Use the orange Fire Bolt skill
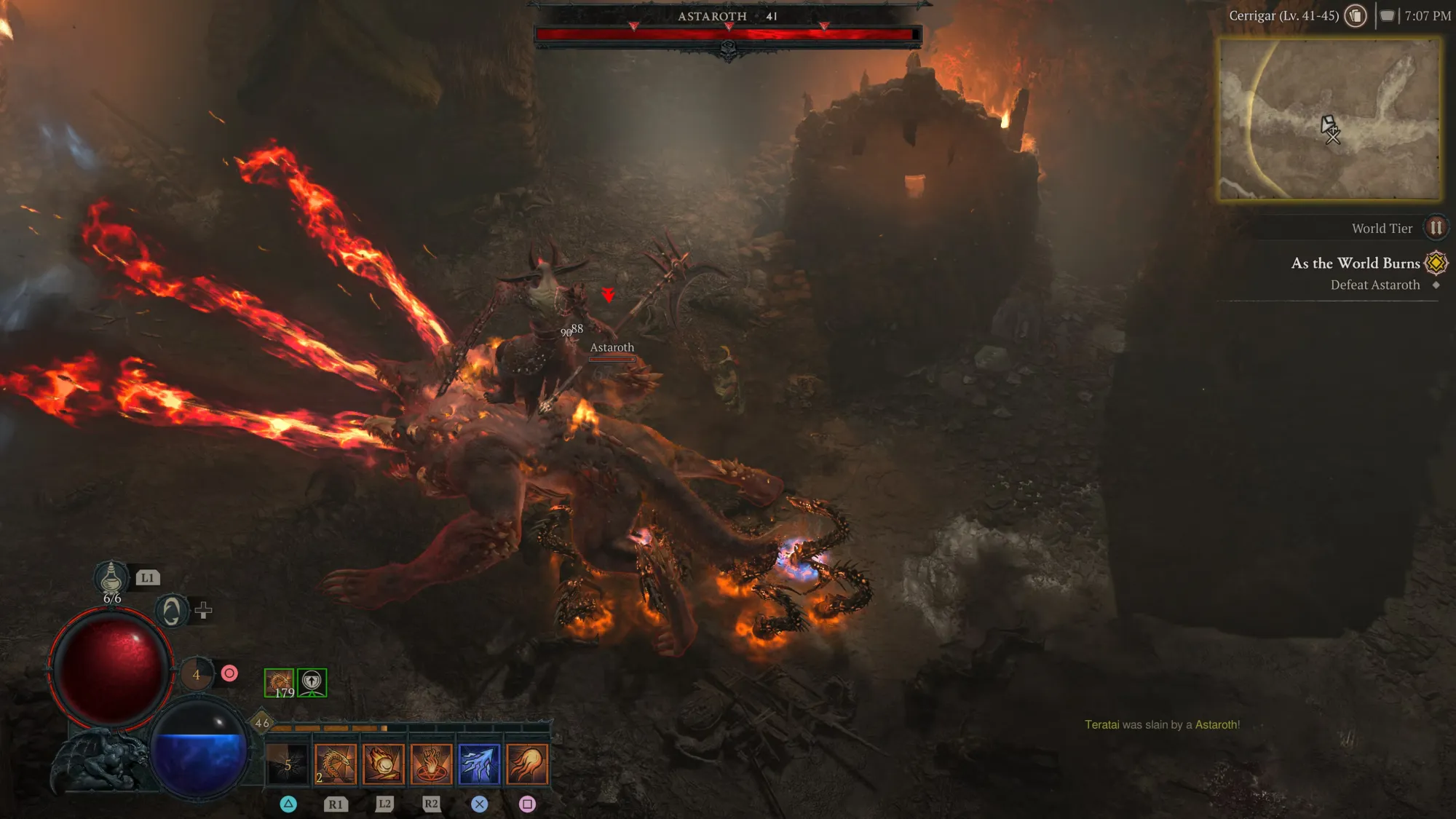This screenshot has width=1456, height=819. [x=527, y=764]
